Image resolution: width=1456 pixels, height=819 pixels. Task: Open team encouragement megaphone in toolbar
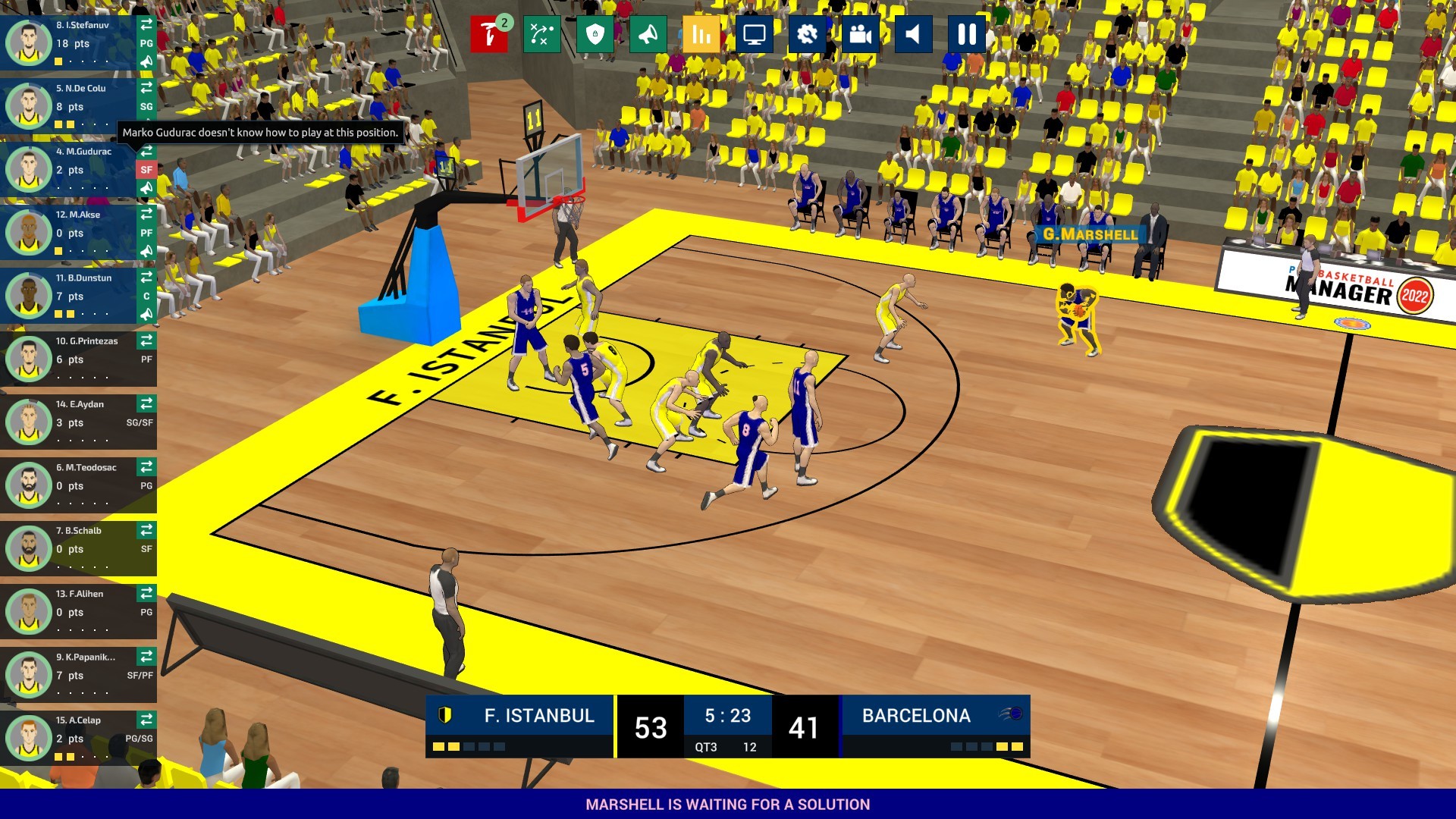pos(648,34)
